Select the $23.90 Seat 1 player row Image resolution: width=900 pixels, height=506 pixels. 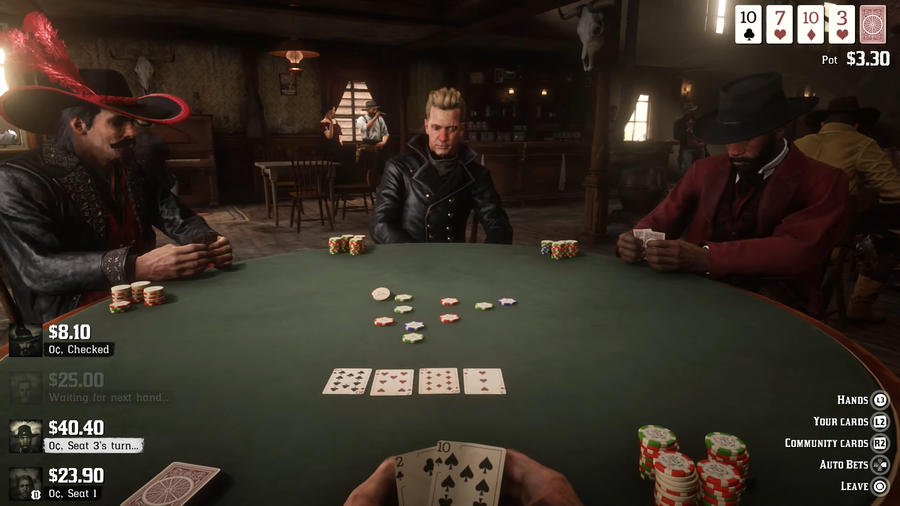60,483
